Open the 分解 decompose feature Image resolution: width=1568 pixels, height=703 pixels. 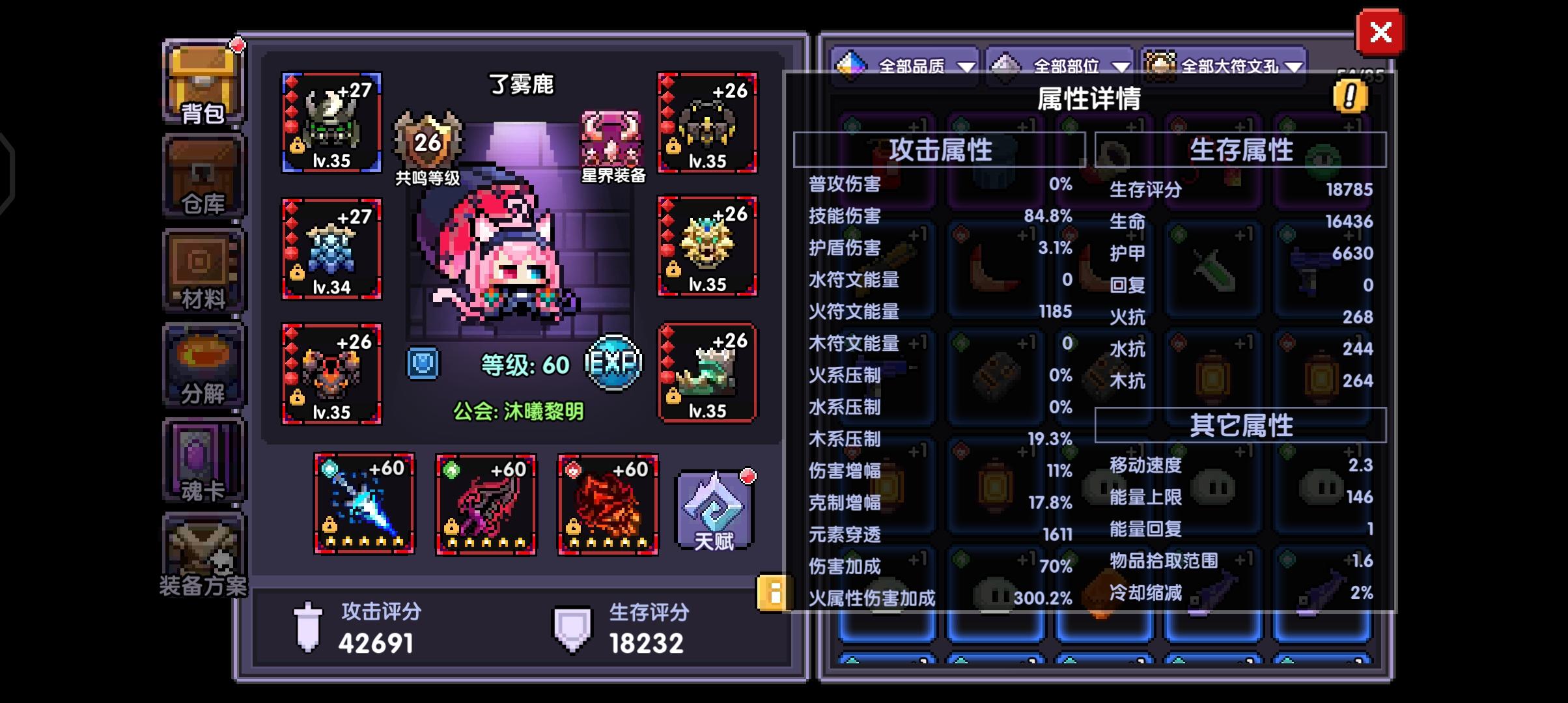pos(203,361)
